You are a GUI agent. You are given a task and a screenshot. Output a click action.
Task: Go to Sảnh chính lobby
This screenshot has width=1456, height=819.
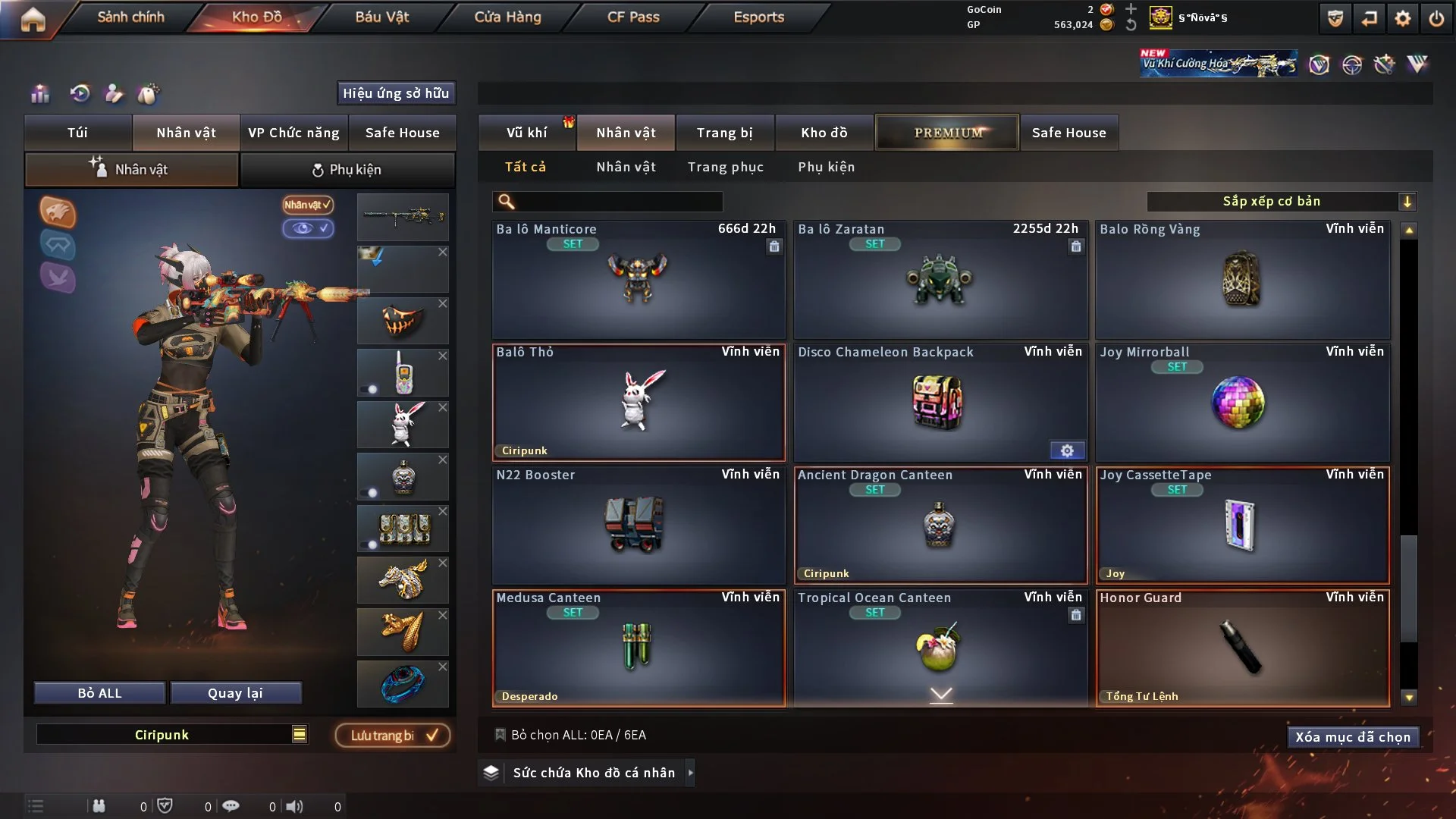(x=130, y=17)
